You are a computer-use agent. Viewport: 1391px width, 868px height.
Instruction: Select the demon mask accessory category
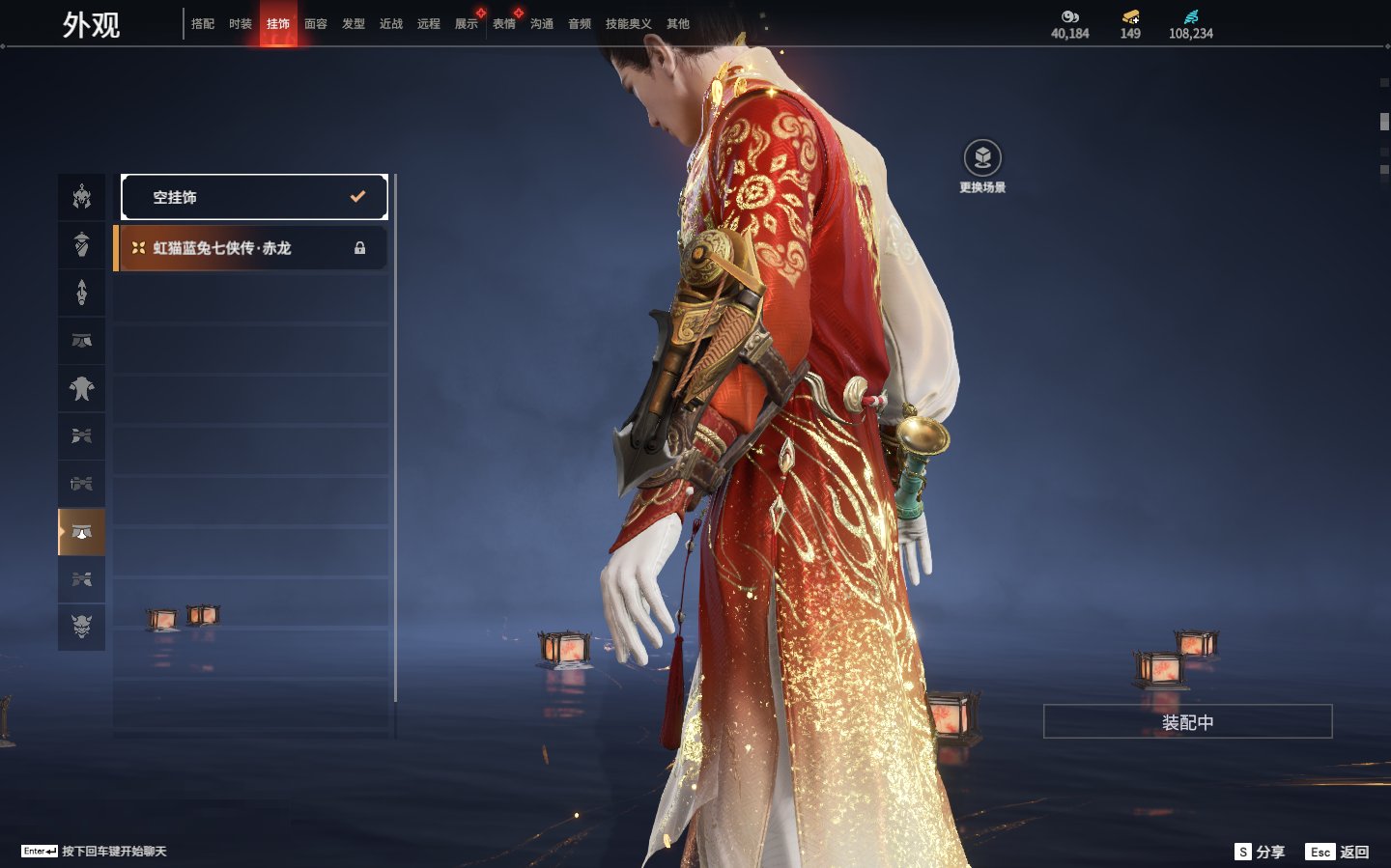tap(82, 627)
